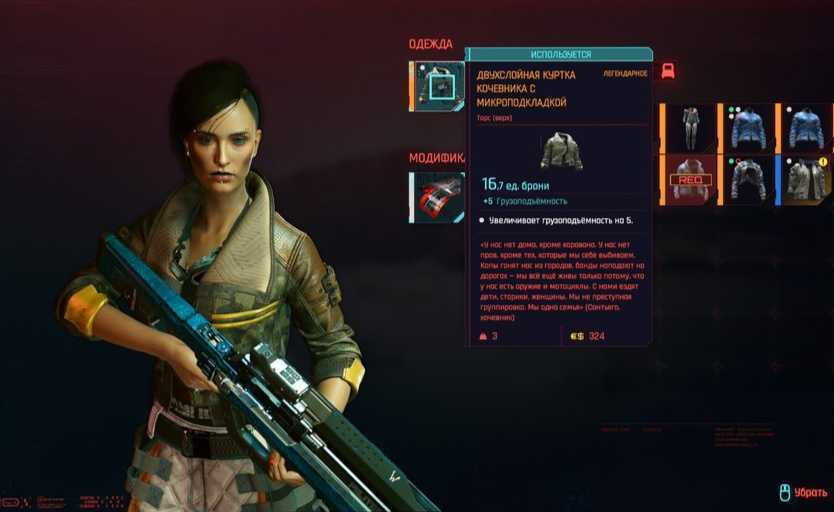Select the equipped nomad jacket slot under Одежда
834x512 pixels.
(437, 87)
